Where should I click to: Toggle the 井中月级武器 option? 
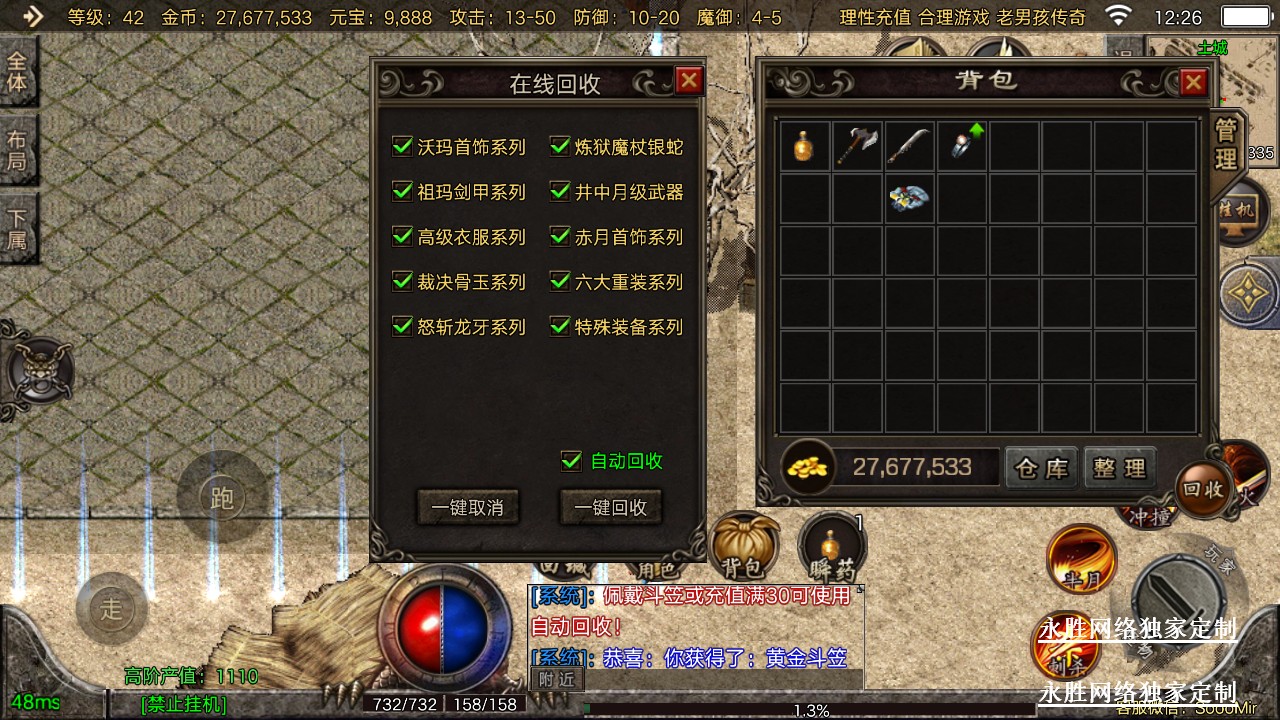tap(560, 192)
